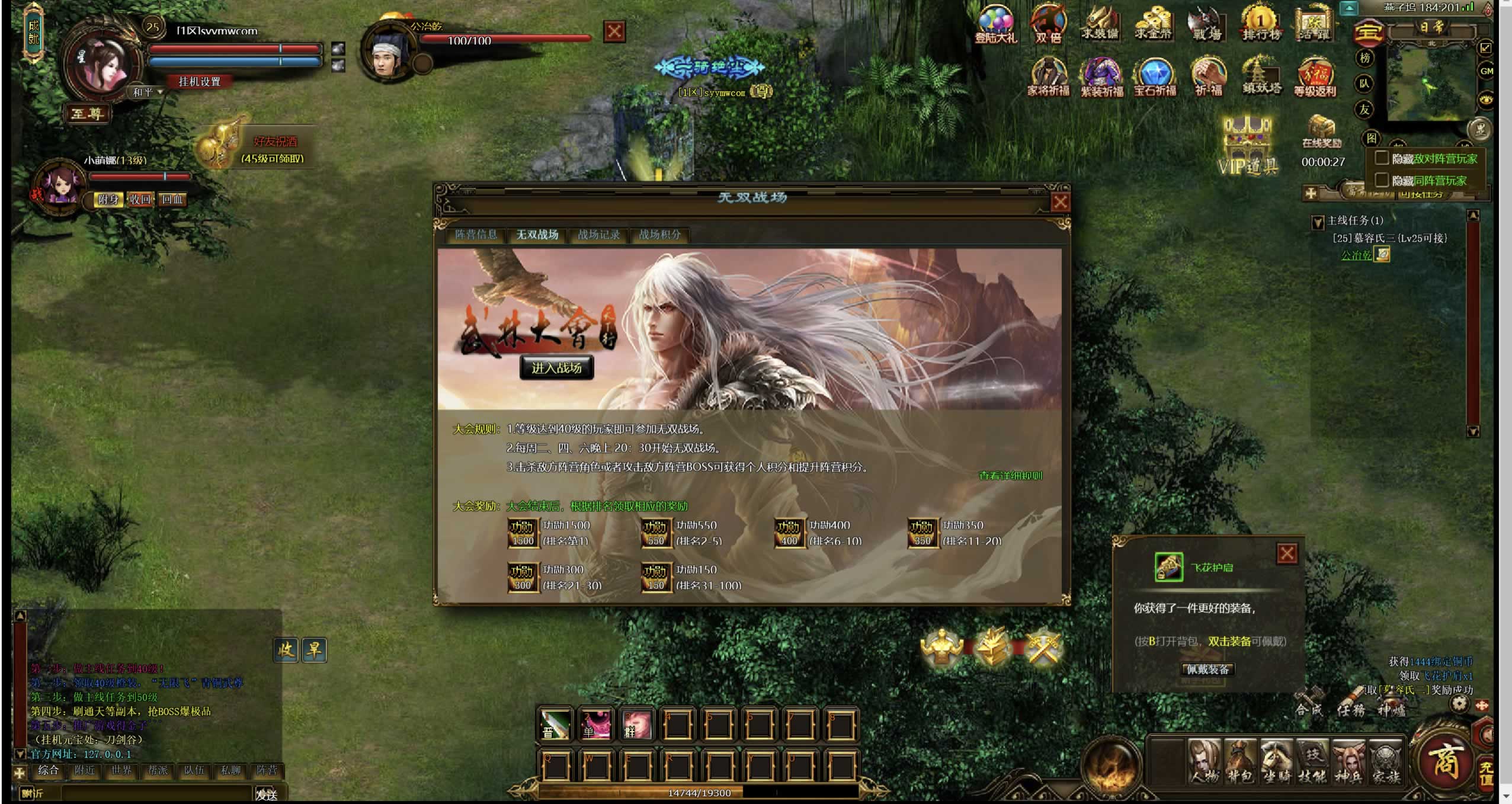Open the 排行榜 ranking icon
The width and height of the screenshot is (1512, 804).
tap(1261, 25)
